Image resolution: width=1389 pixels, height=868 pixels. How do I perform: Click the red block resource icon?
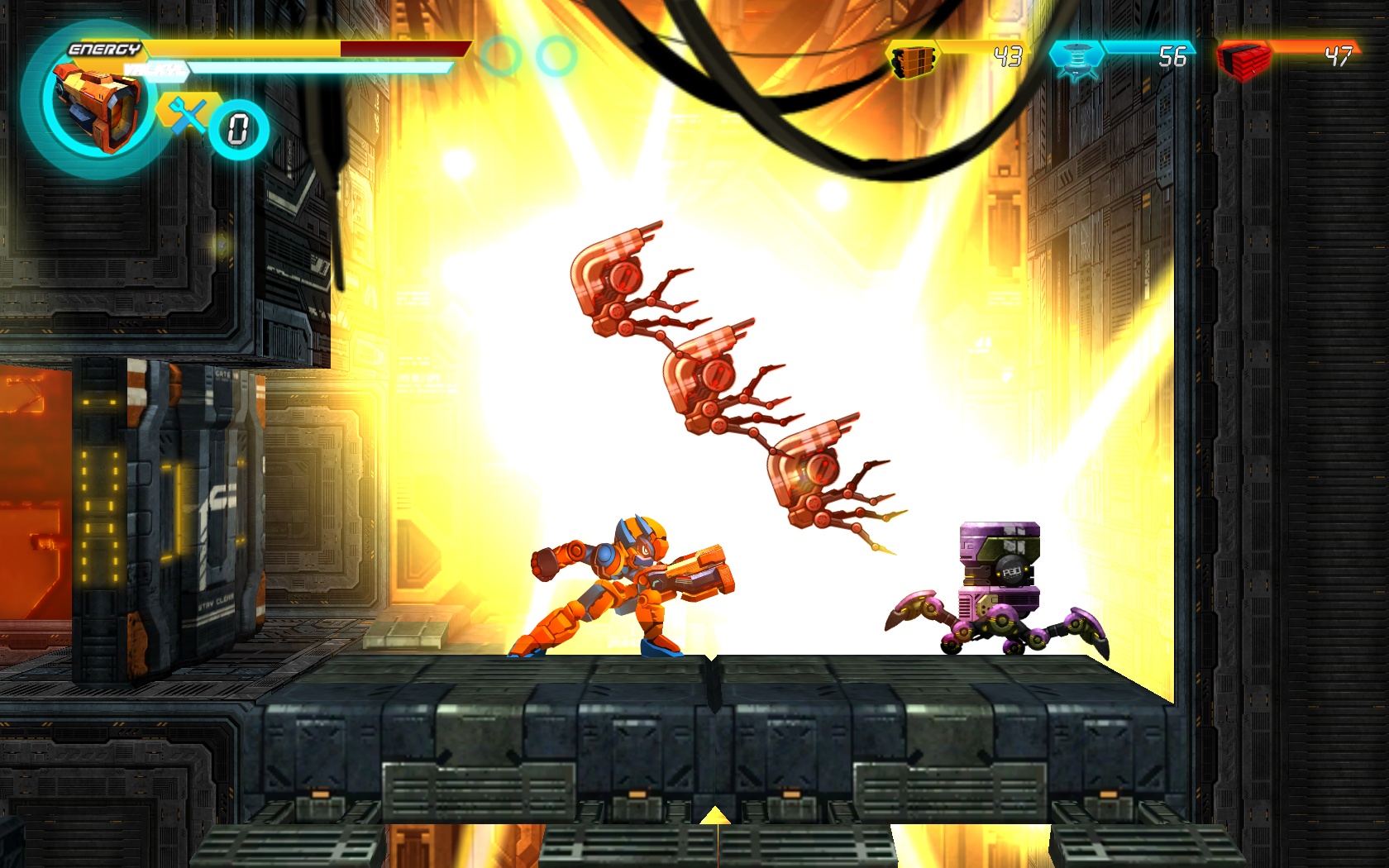click(1243, 60)
